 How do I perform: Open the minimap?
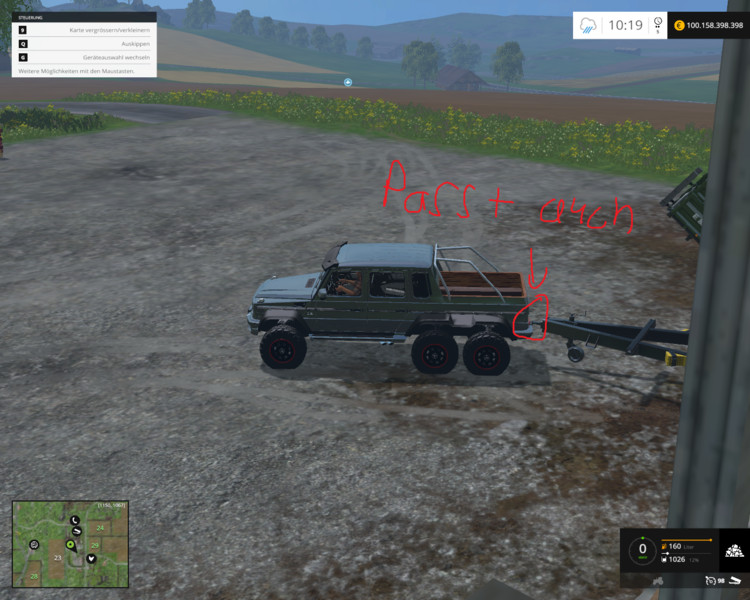click(x=68, y=543)
